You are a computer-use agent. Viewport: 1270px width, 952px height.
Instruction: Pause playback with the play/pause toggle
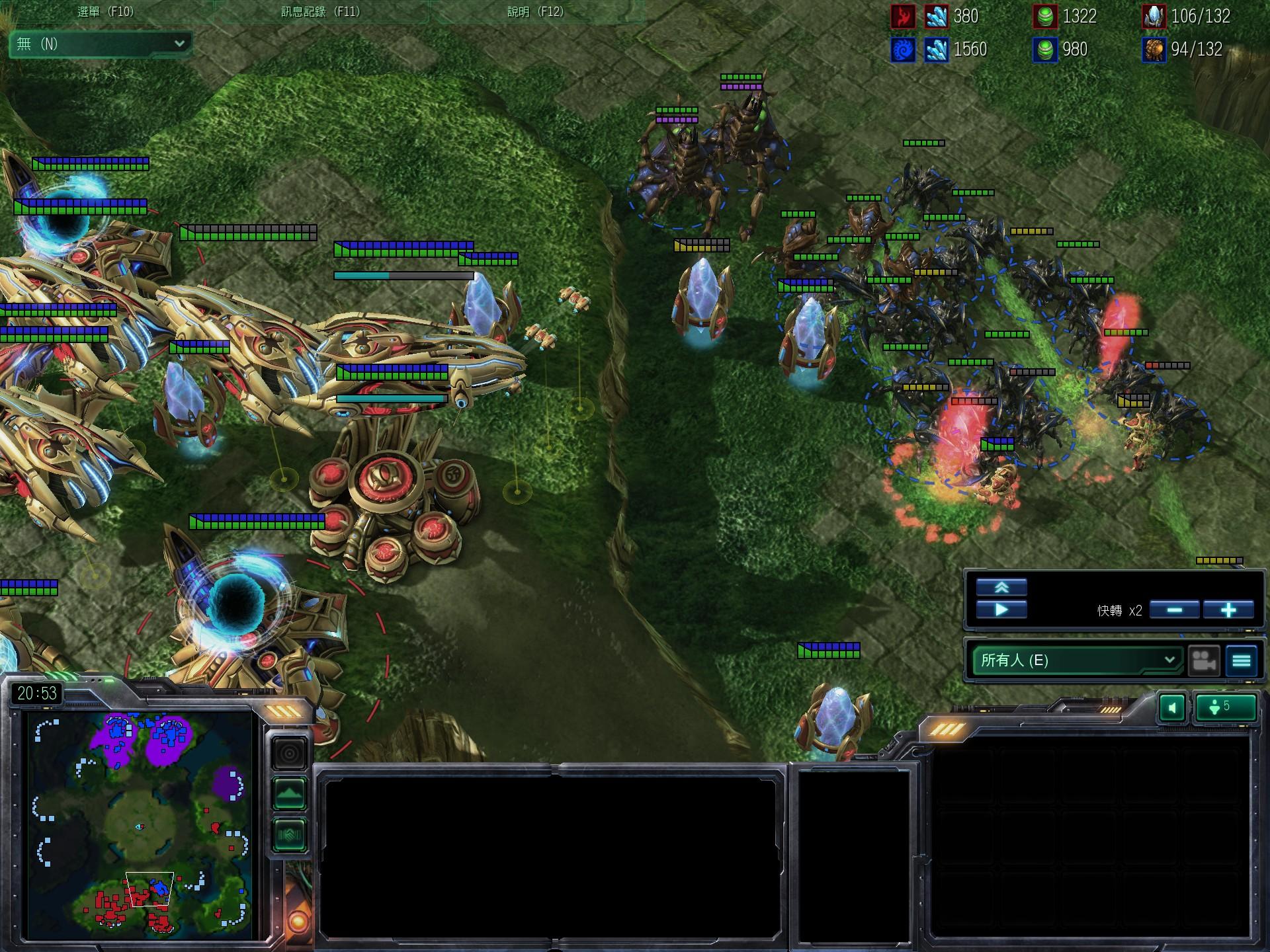click(x=1003, y=610)
